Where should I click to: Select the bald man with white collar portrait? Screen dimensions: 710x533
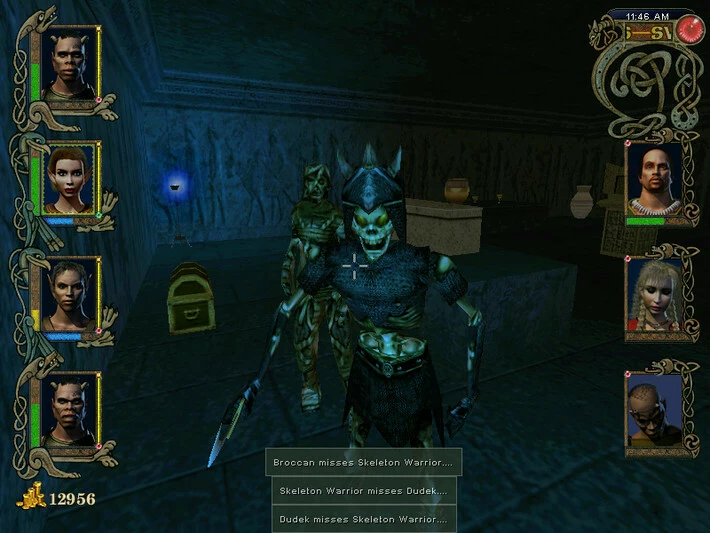click(x=654, y=180)
